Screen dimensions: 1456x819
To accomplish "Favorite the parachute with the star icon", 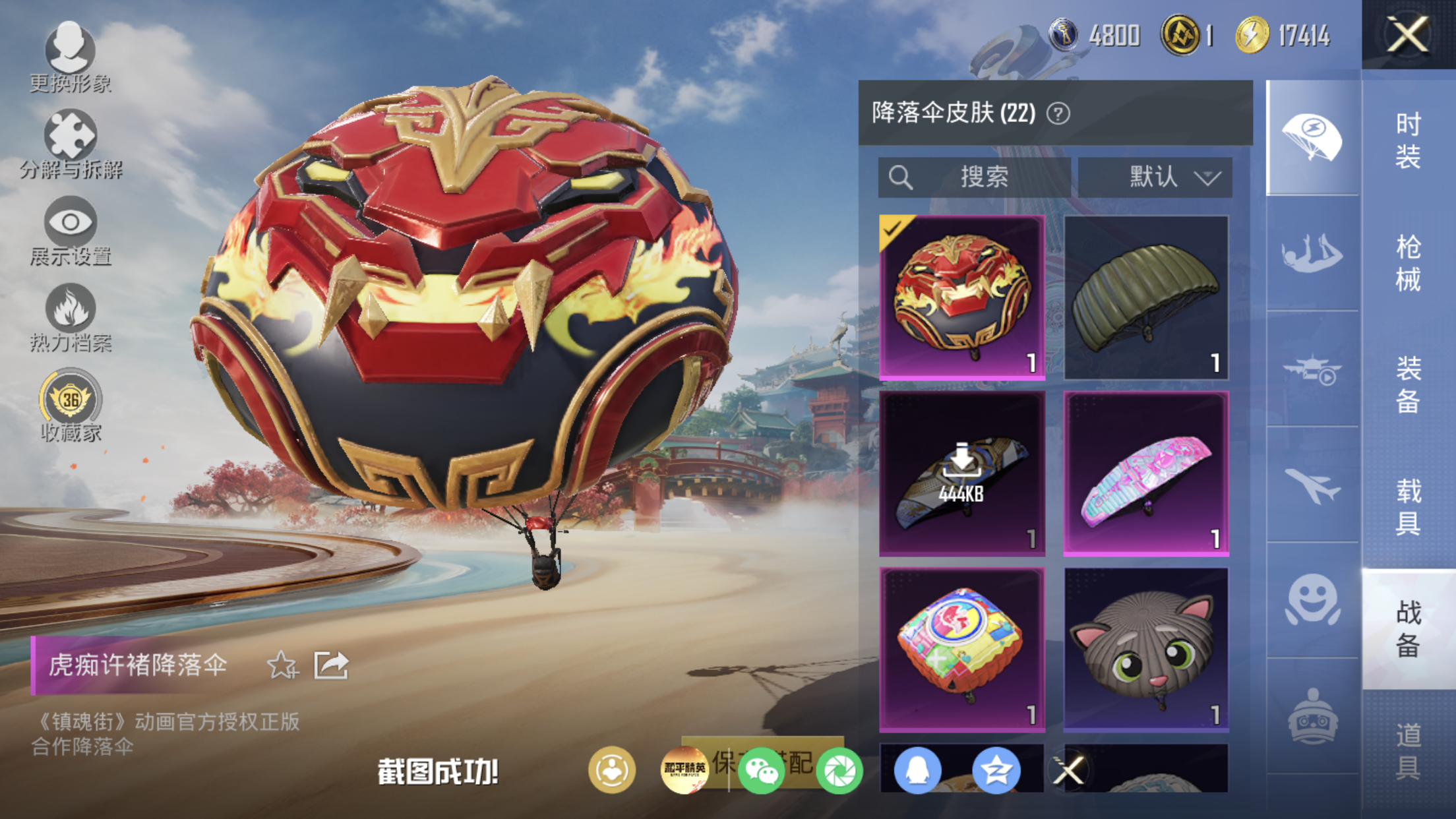I will [282, 665].
